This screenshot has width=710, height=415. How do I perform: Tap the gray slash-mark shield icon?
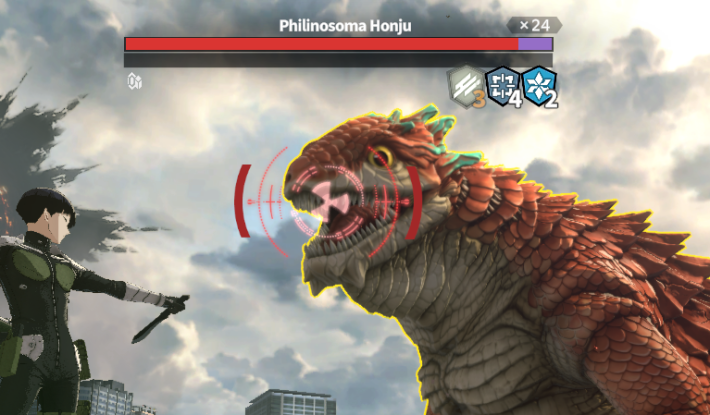point(464,84)
